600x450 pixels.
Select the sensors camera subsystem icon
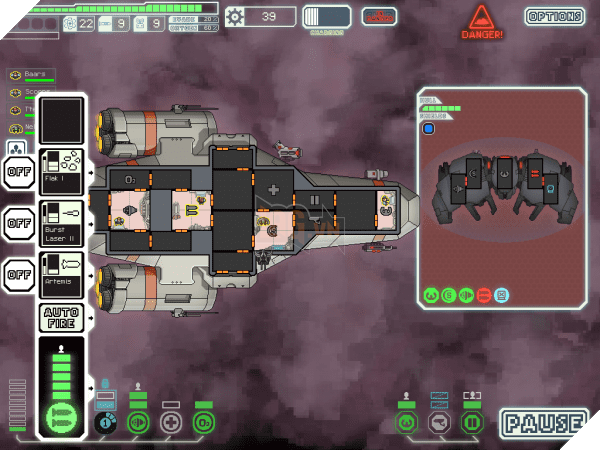(438, 423)
